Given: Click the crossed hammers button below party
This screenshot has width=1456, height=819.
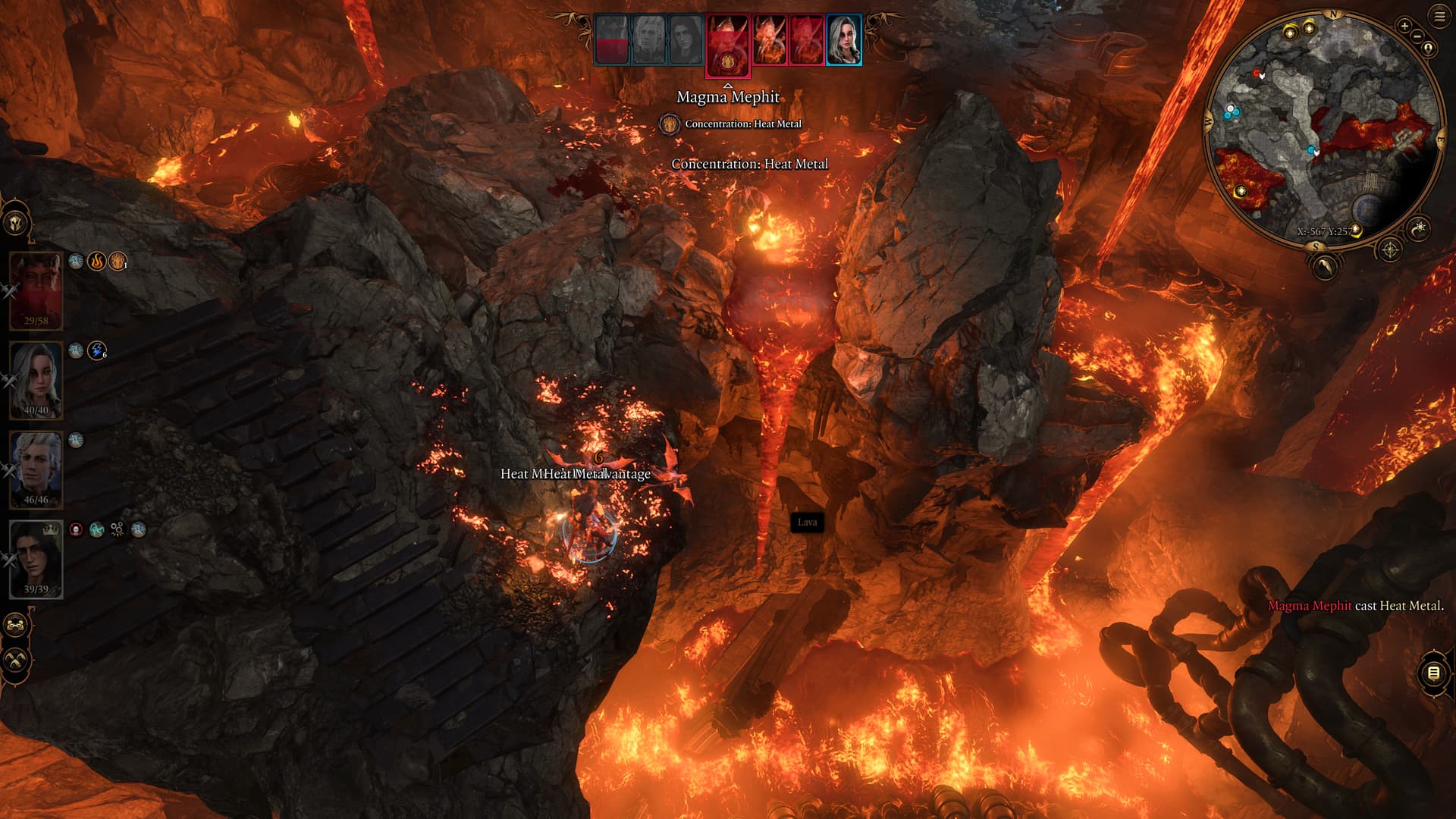Looking at the screenshot, I should tap(16, 660).
